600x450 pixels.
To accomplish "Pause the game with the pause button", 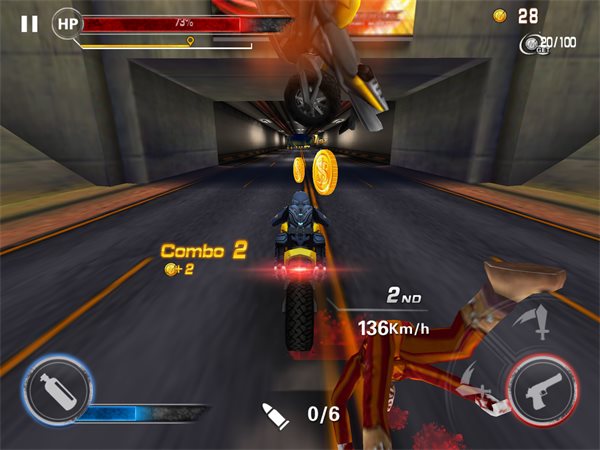I will click(x=29, y=23).
